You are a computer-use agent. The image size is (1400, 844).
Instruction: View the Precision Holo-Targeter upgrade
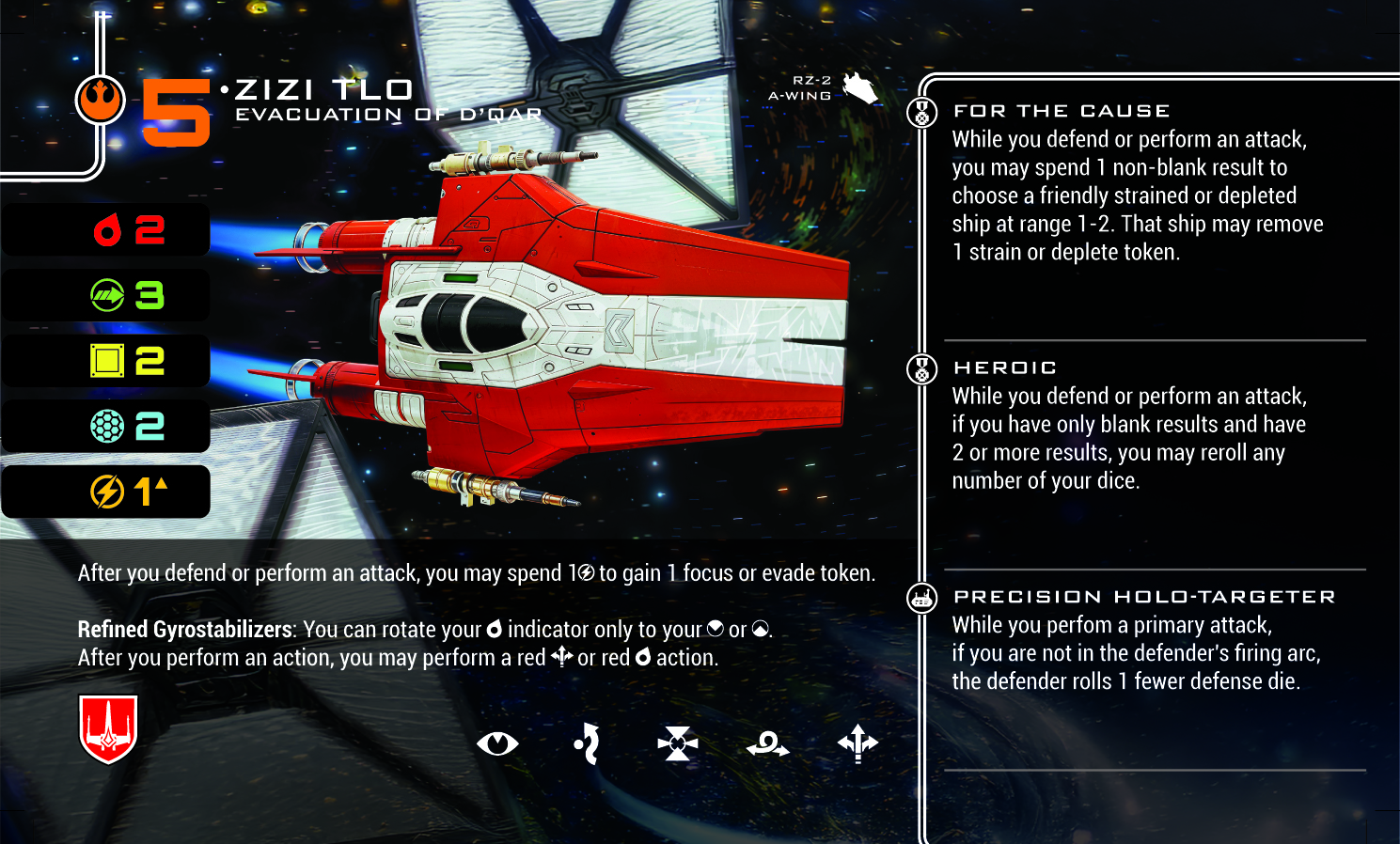point(1143,597)
